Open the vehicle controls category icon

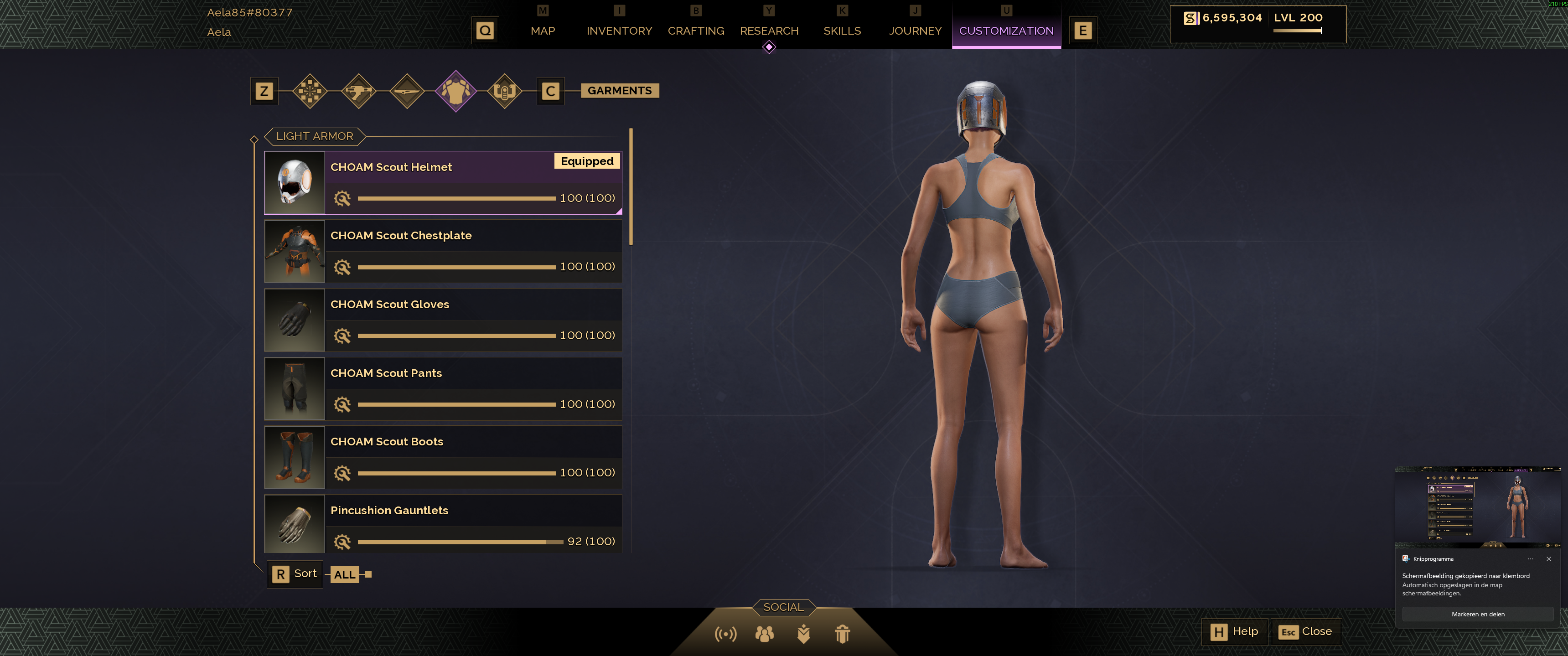(505, 91)
